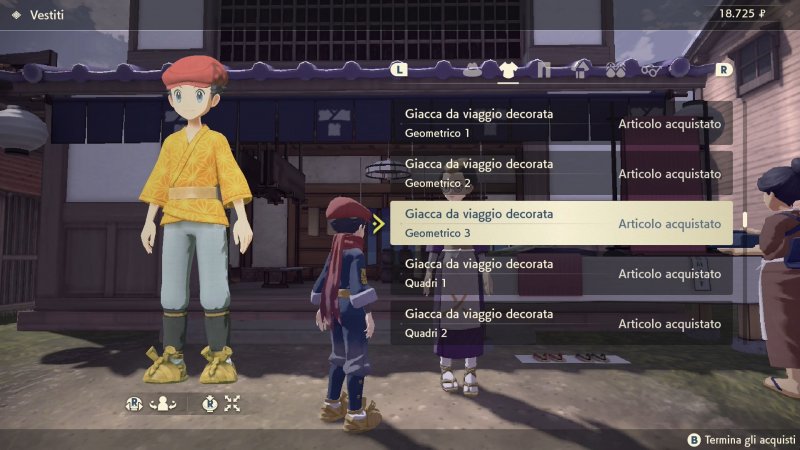
Task: Choose the Geometrico 2 jacket row
Action: pos(560,173)
